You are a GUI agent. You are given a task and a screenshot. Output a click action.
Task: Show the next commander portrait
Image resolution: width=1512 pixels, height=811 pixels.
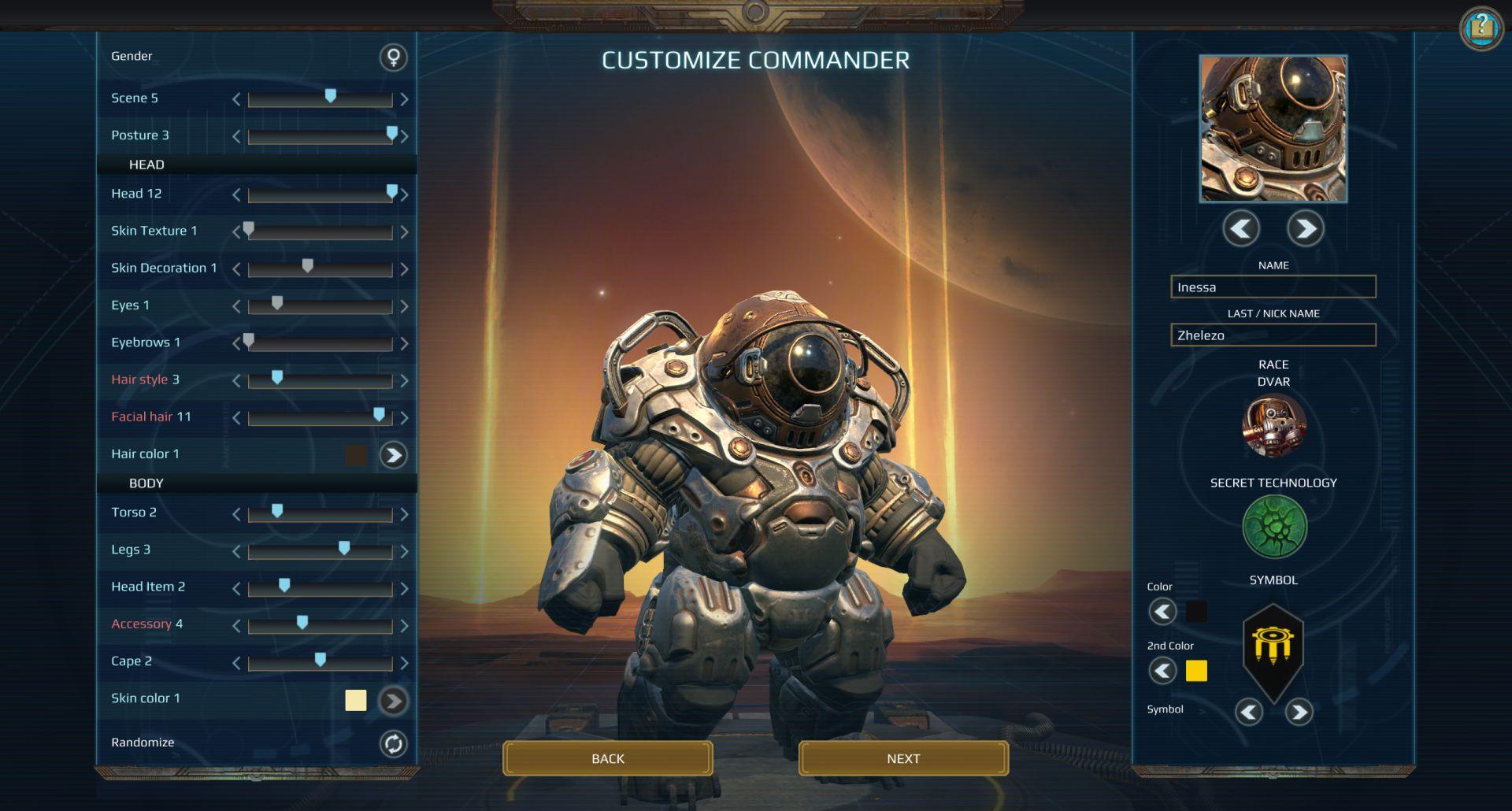tap(1305, 229)
